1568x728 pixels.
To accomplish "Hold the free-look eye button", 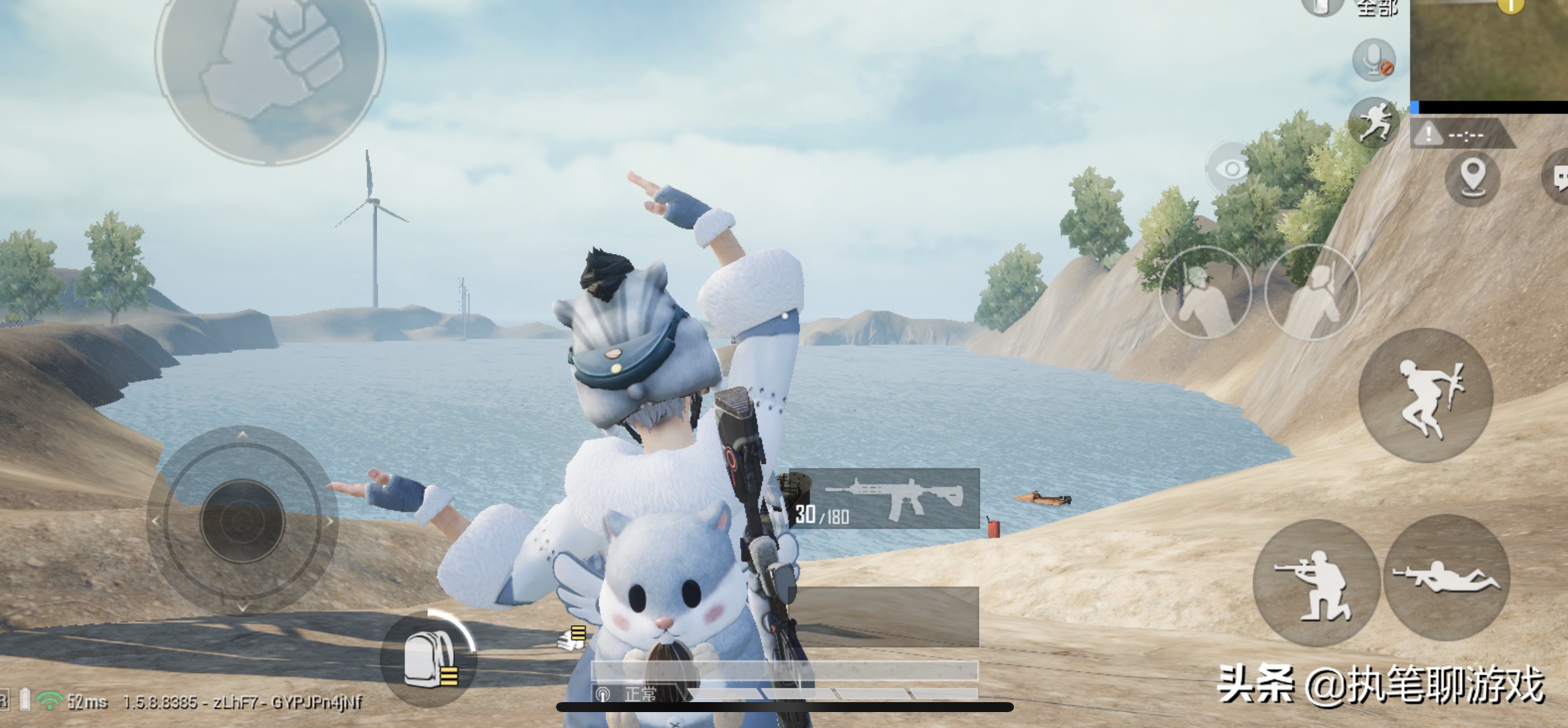I will pos(1232,169).
